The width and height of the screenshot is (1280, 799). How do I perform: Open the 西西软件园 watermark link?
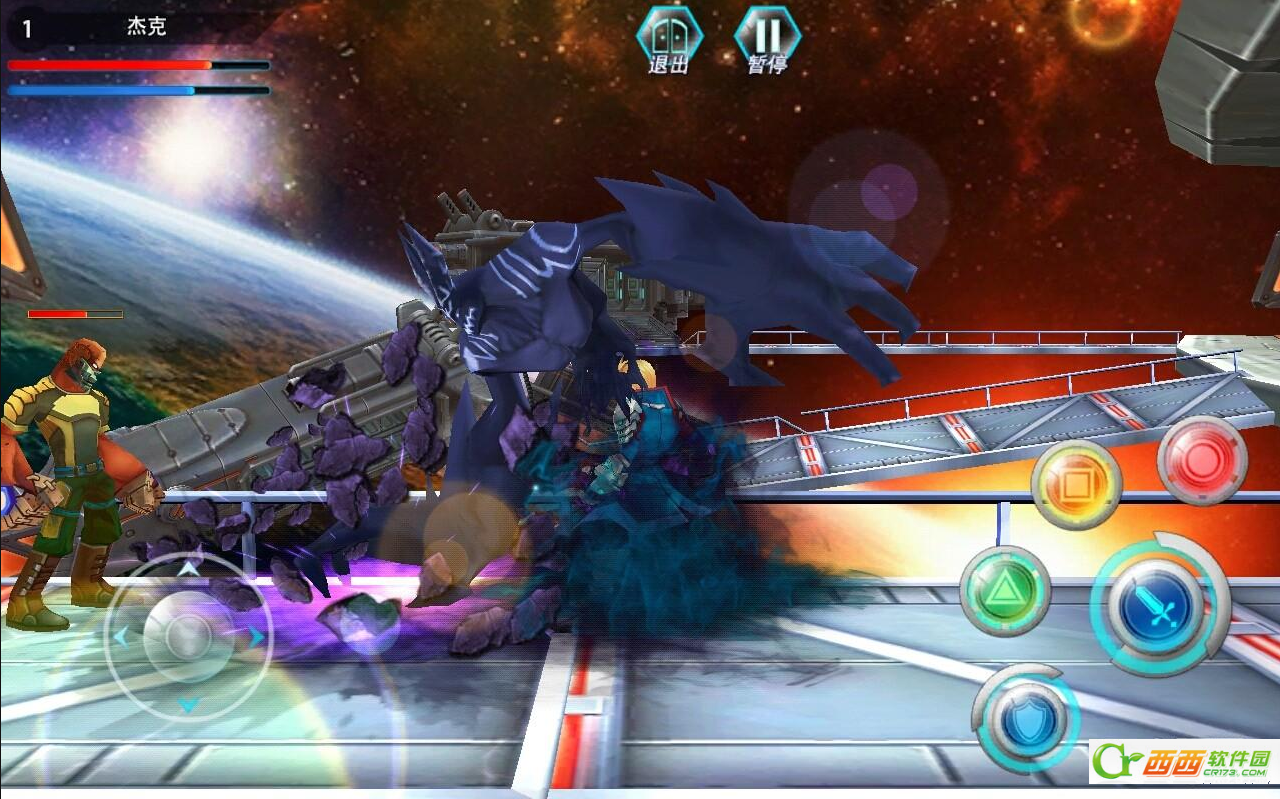1184,762
